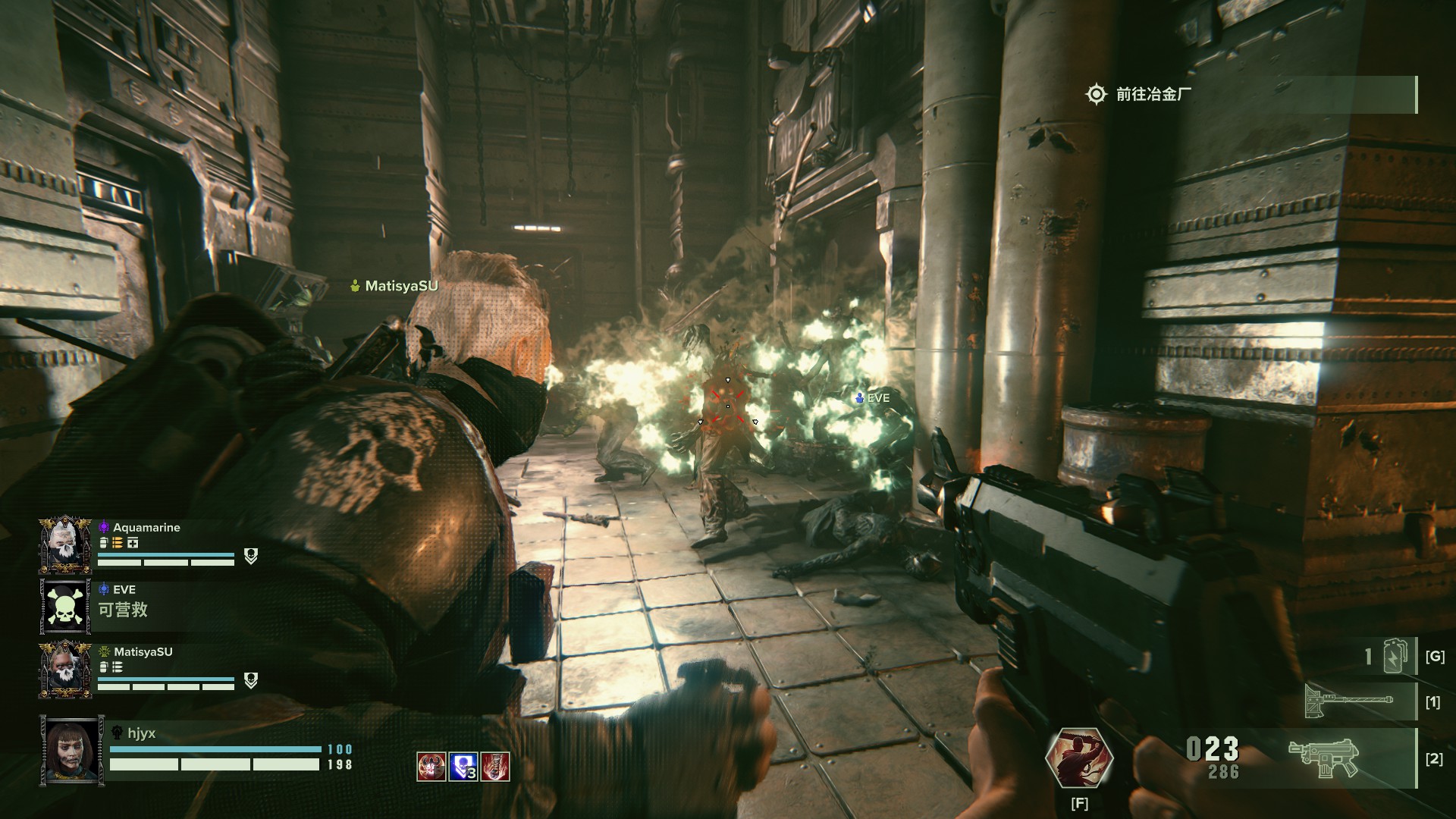Select the bolt pistol ranged weapon slot

click(1323, 757)
